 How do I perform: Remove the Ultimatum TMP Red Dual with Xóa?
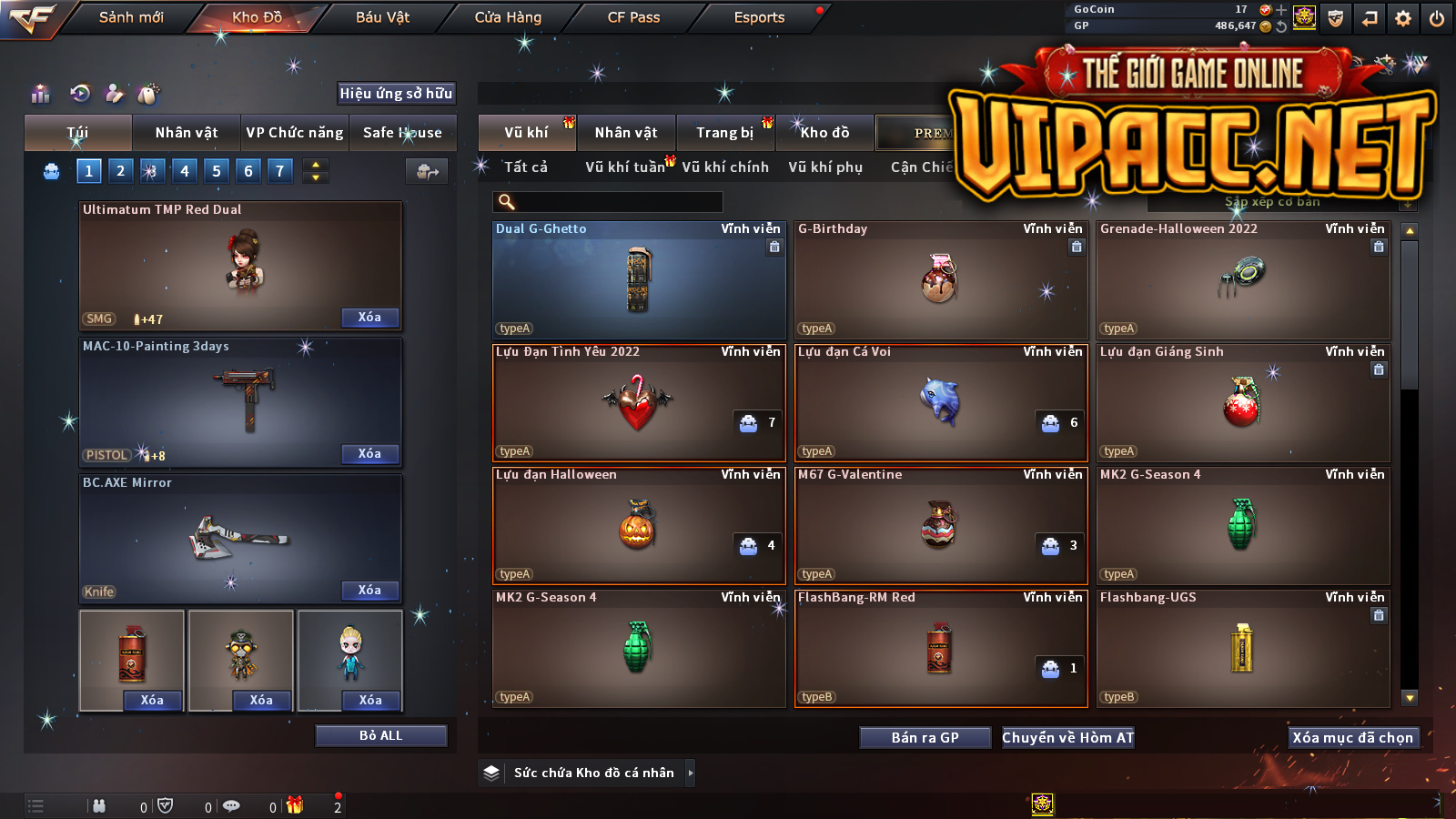(369, 317)
